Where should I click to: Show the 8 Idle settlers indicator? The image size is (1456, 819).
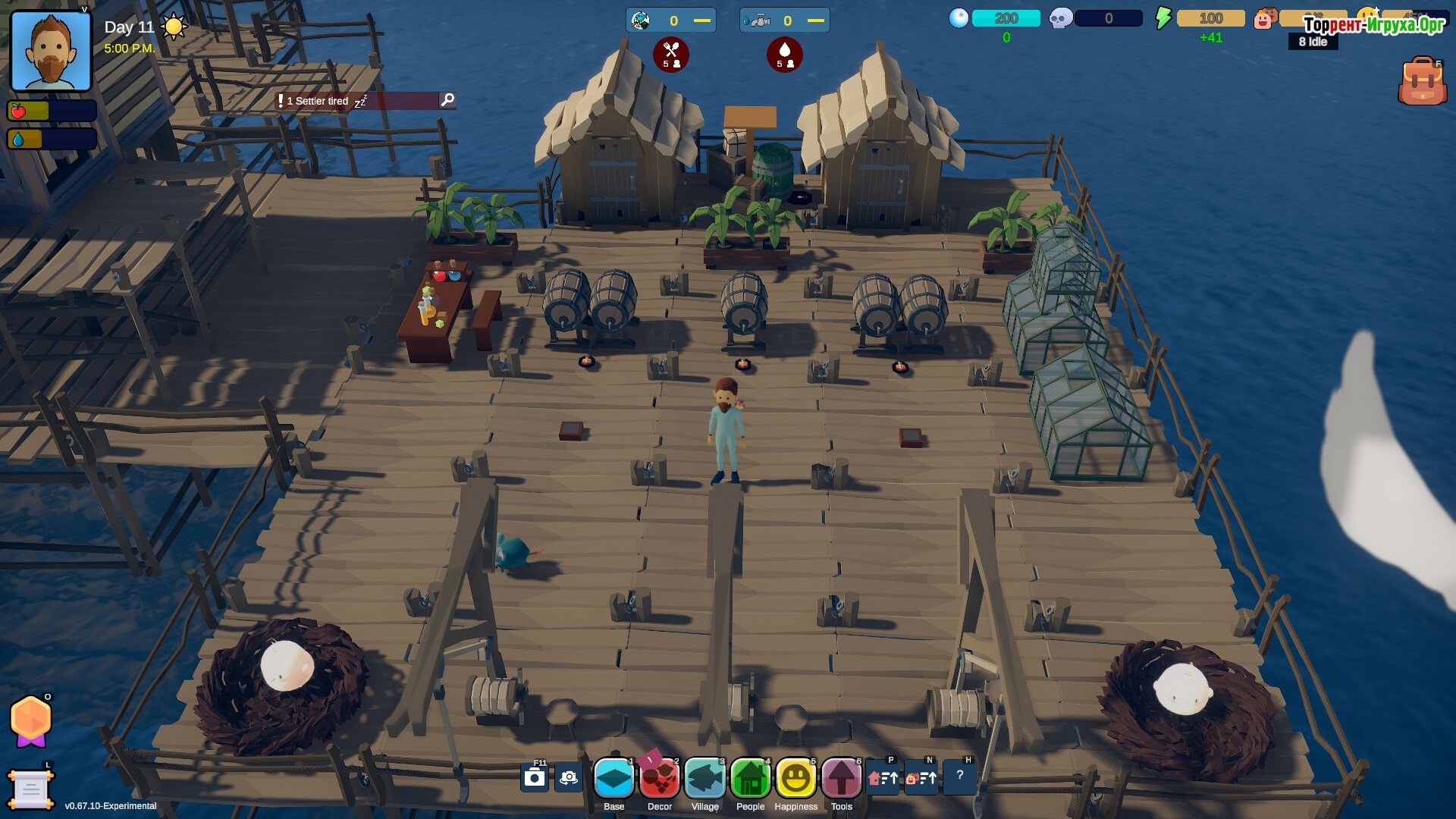[x=1313, y=42]
